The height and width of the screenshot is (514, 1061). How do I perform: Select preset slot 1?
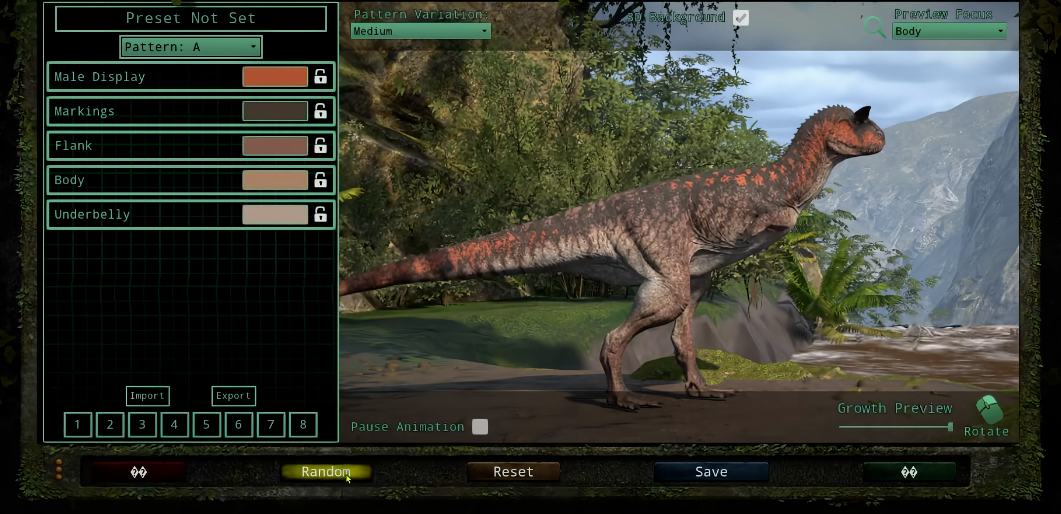click(x=78, y=425)
